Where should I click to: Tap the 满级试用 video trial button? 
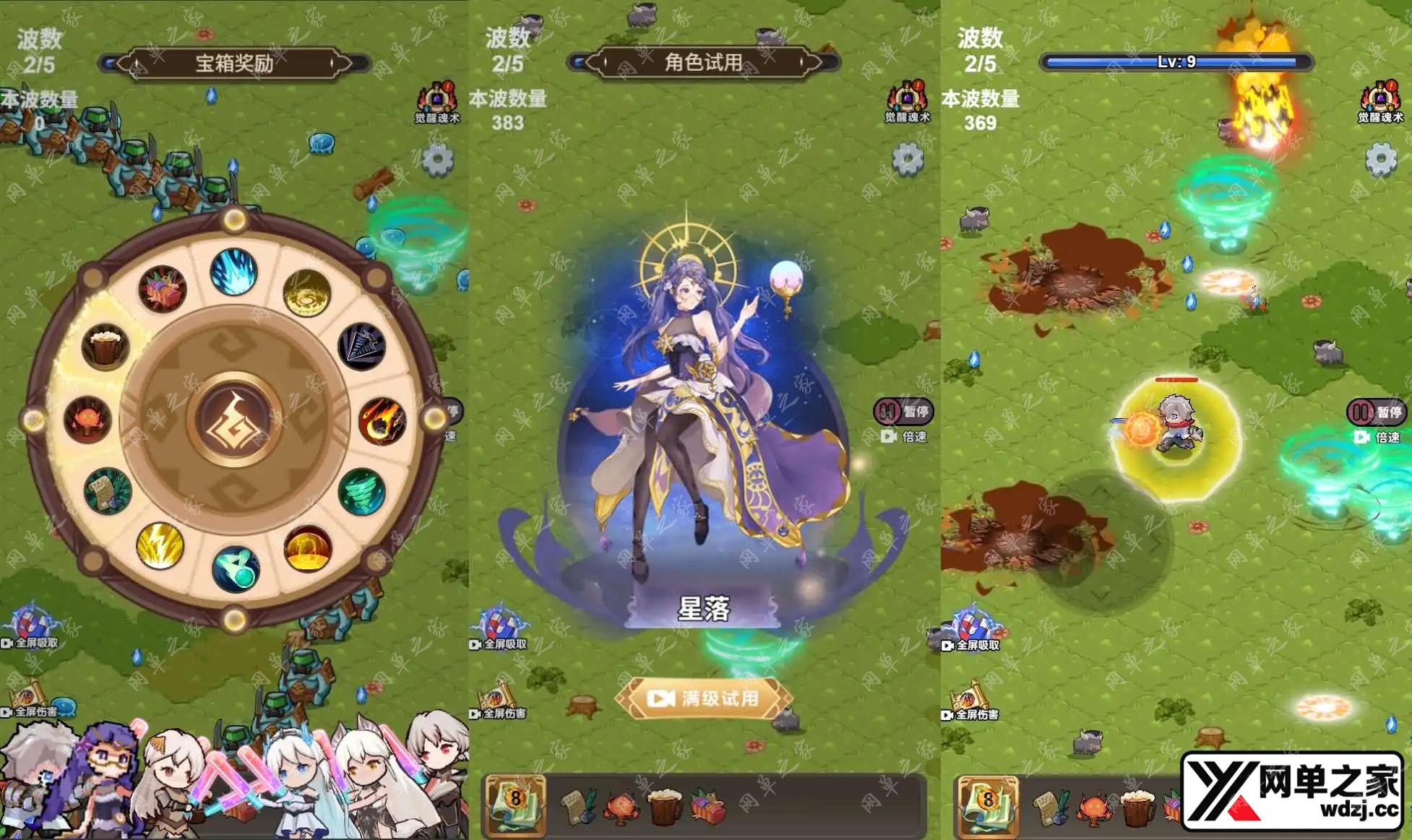point(704,698)
